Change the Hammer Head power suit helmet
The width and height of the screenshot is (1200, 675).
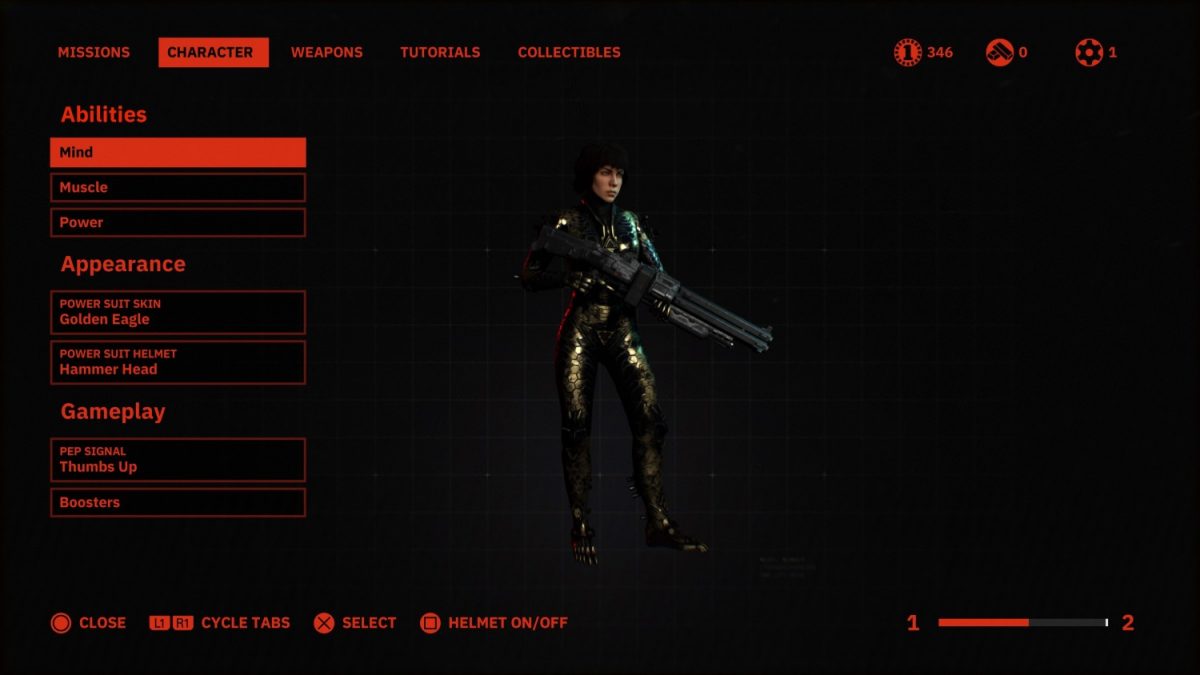[x=178, y=362]
